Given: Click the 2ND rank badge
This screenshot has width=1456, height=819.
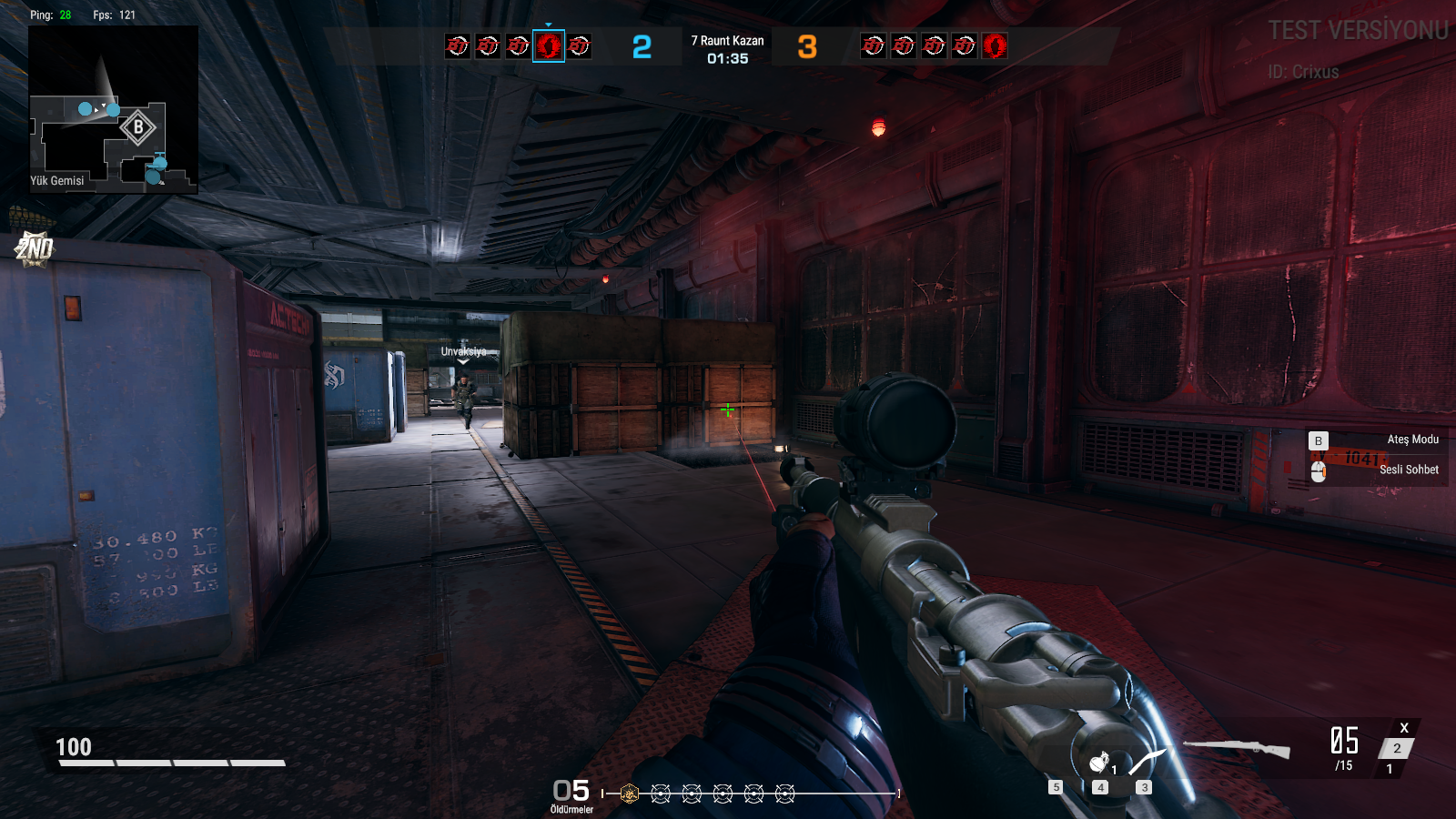Looking at the screenshot, I should pyautogui.click(x=35, y=248).
